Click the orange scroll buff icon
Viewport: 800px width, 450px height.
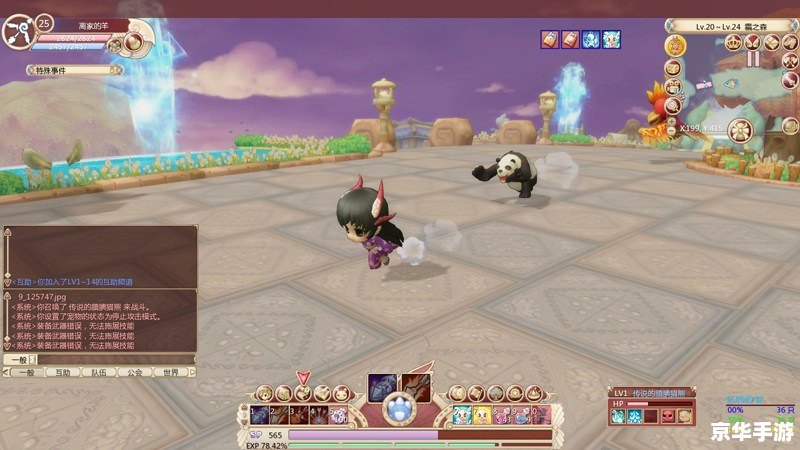tap(569, 39)
